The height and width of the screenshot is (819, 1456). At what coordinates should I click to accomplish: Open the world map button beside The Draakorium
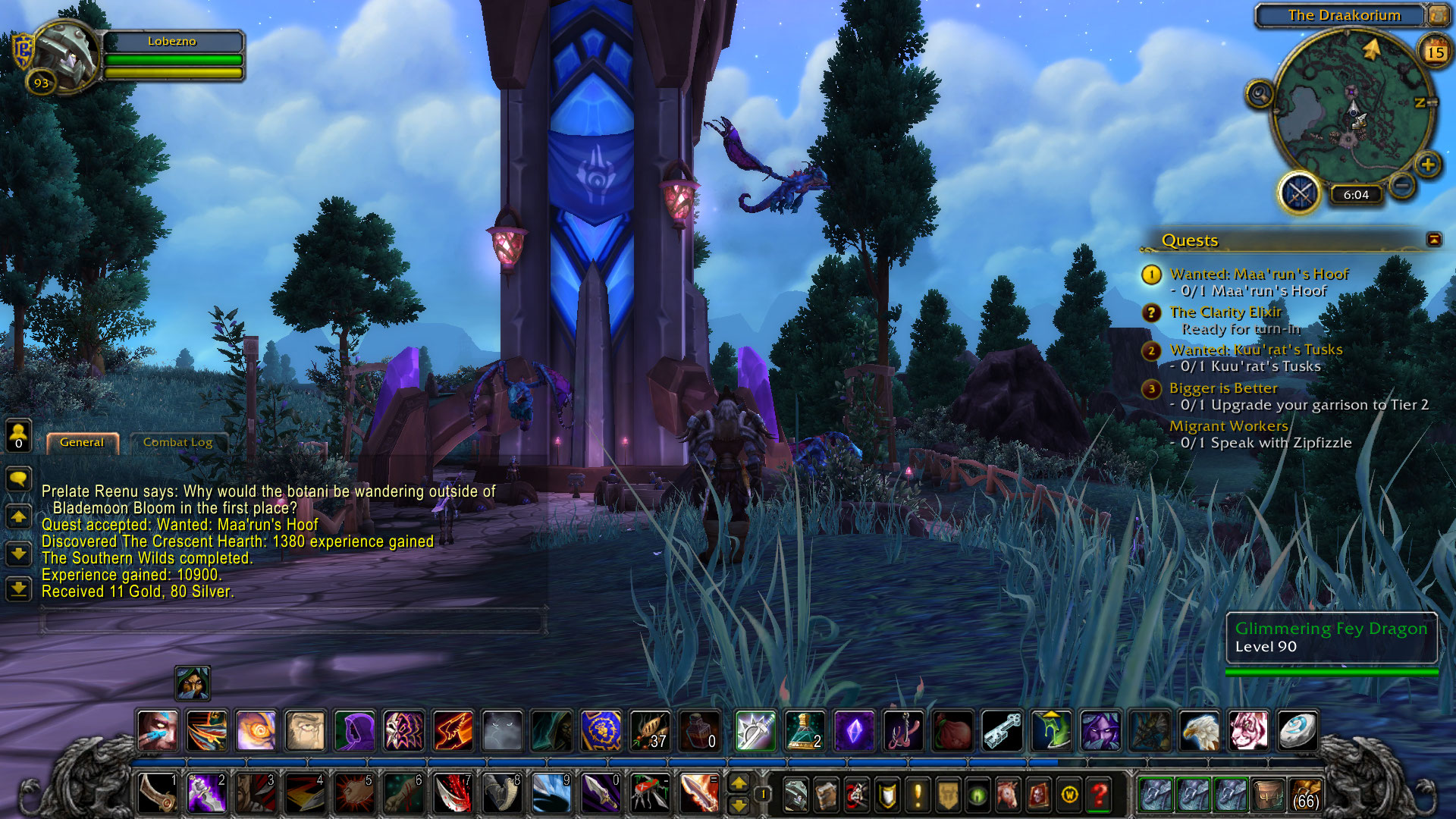click(1437, 15)
